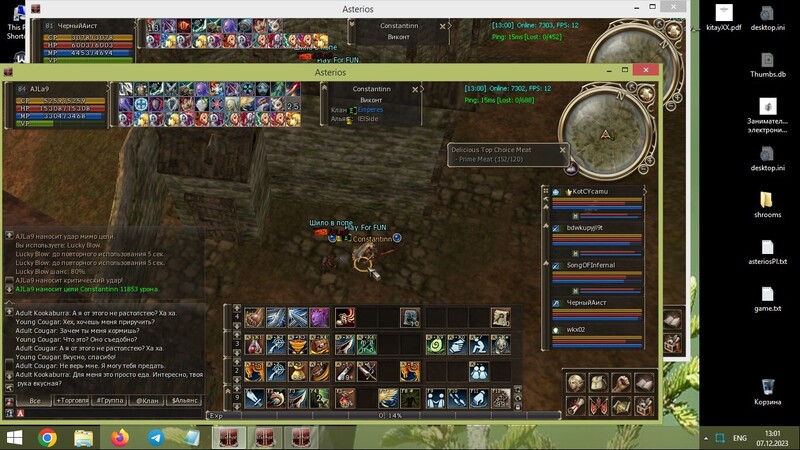
Task: Target party member ЧерныйАист
Action: coord(588,302)
